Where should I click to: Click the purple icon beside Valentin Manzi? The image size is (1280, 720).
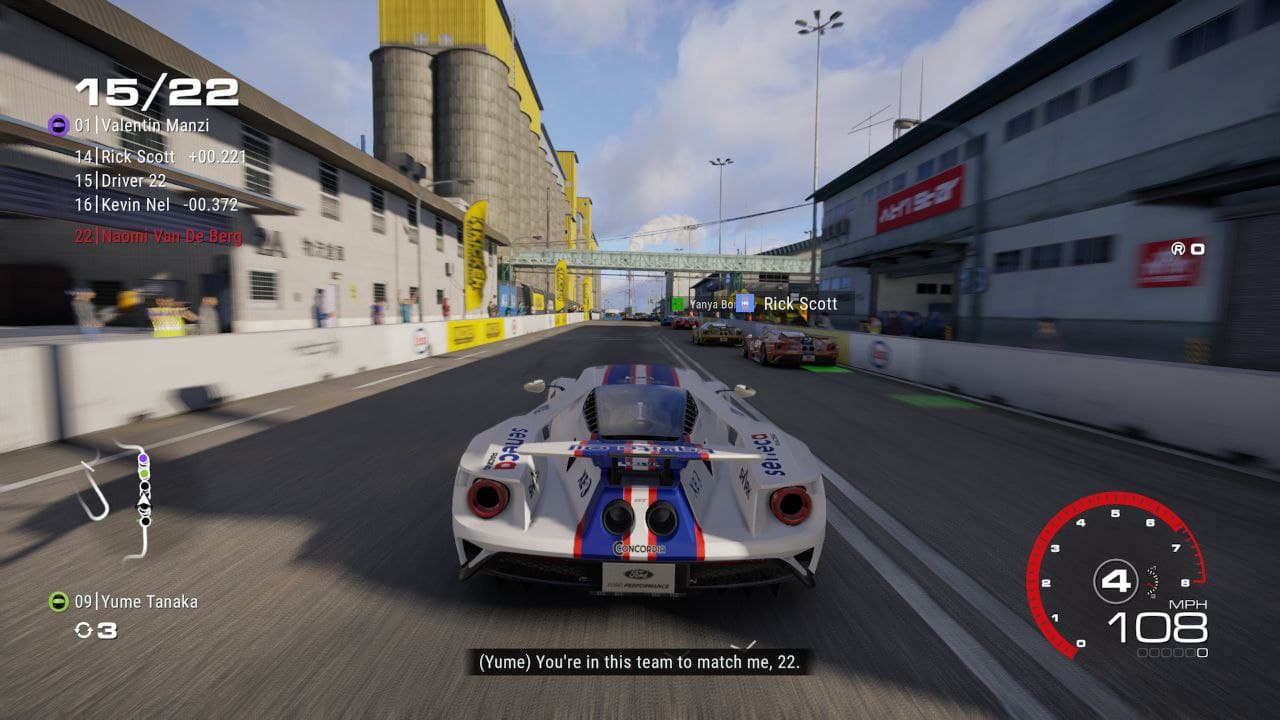(x=58, y=126)
